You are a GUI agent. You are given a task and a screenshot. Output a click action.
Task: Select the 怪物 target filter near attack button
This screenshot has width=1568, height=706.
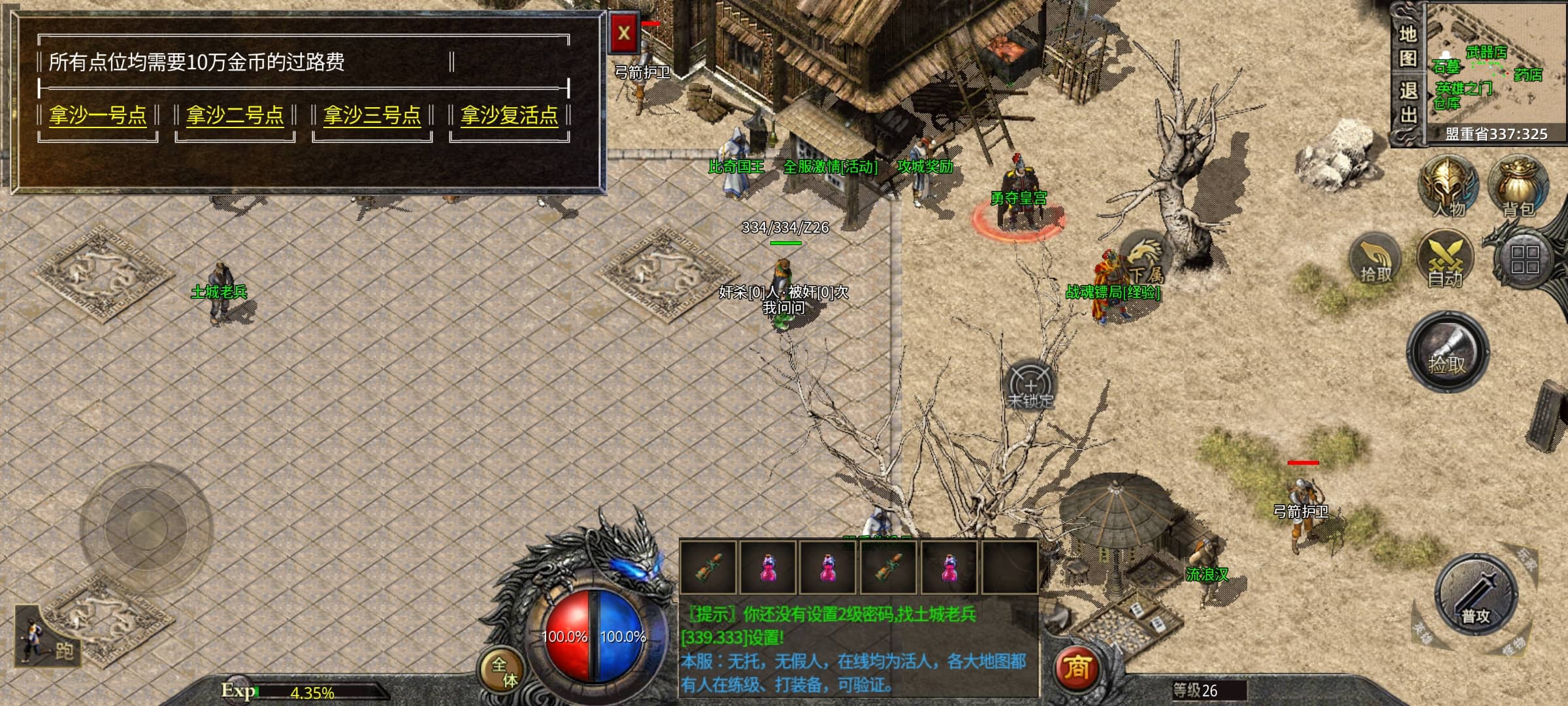[1513, 646]
